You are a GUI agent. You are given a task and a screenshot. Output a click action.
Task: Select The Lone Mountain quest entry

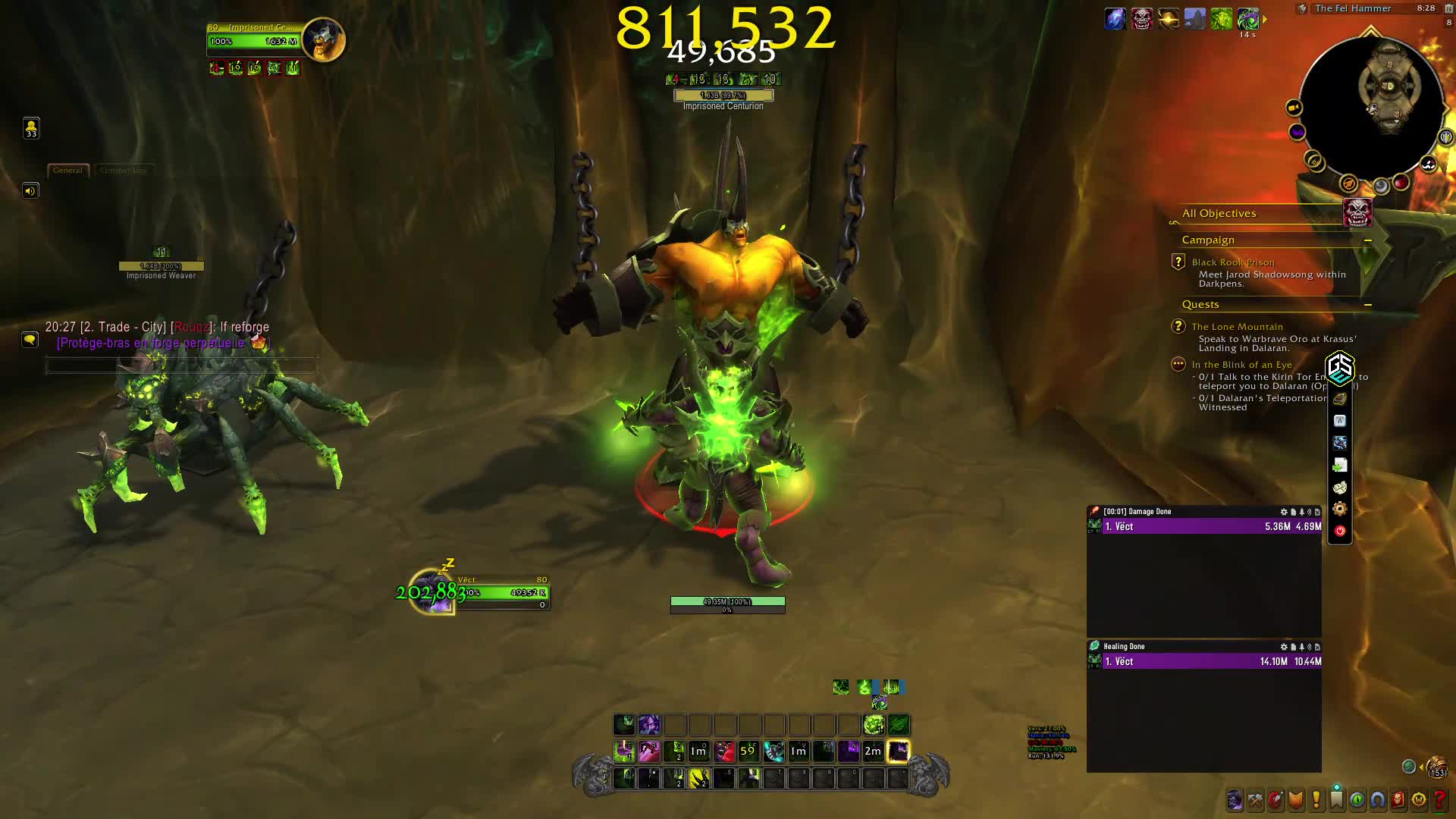[x=1237, y=327]
